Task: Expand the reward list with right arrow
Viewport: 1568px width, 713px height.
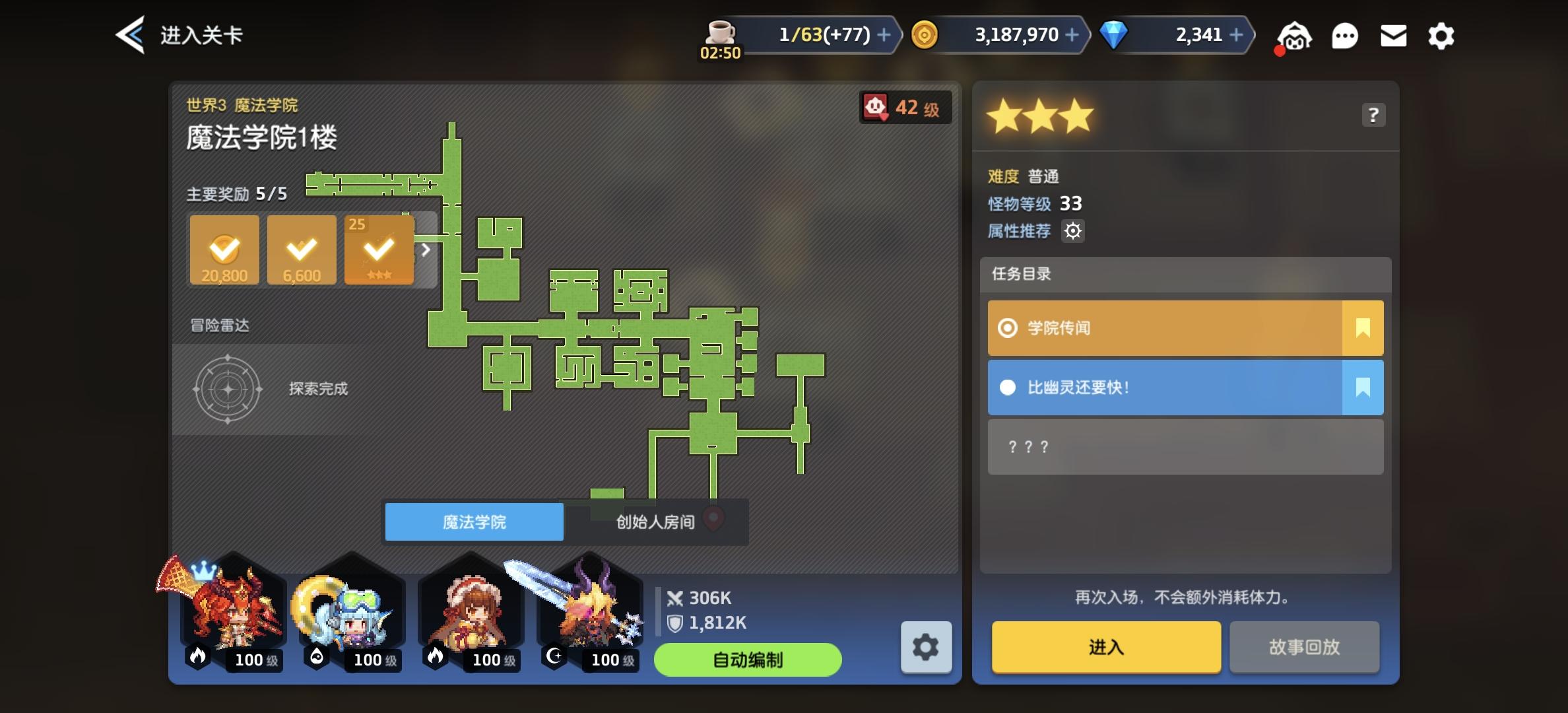Action: point(426,250)
